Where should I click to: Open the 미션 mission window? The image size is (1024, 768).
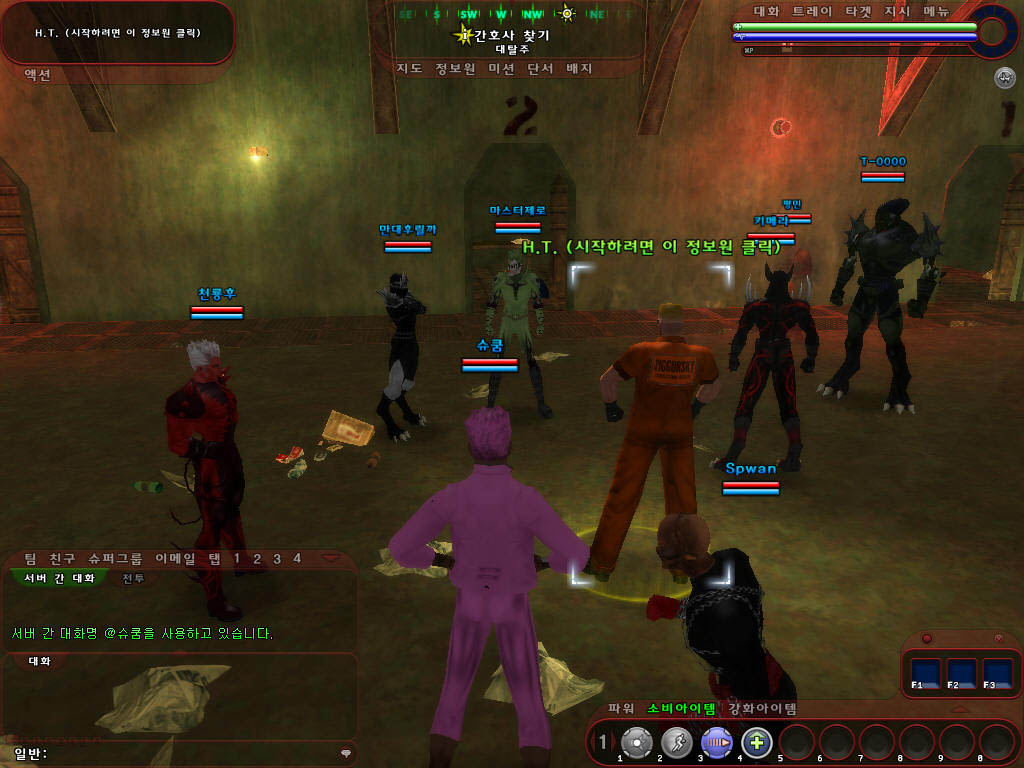click(x=501, y=69)
